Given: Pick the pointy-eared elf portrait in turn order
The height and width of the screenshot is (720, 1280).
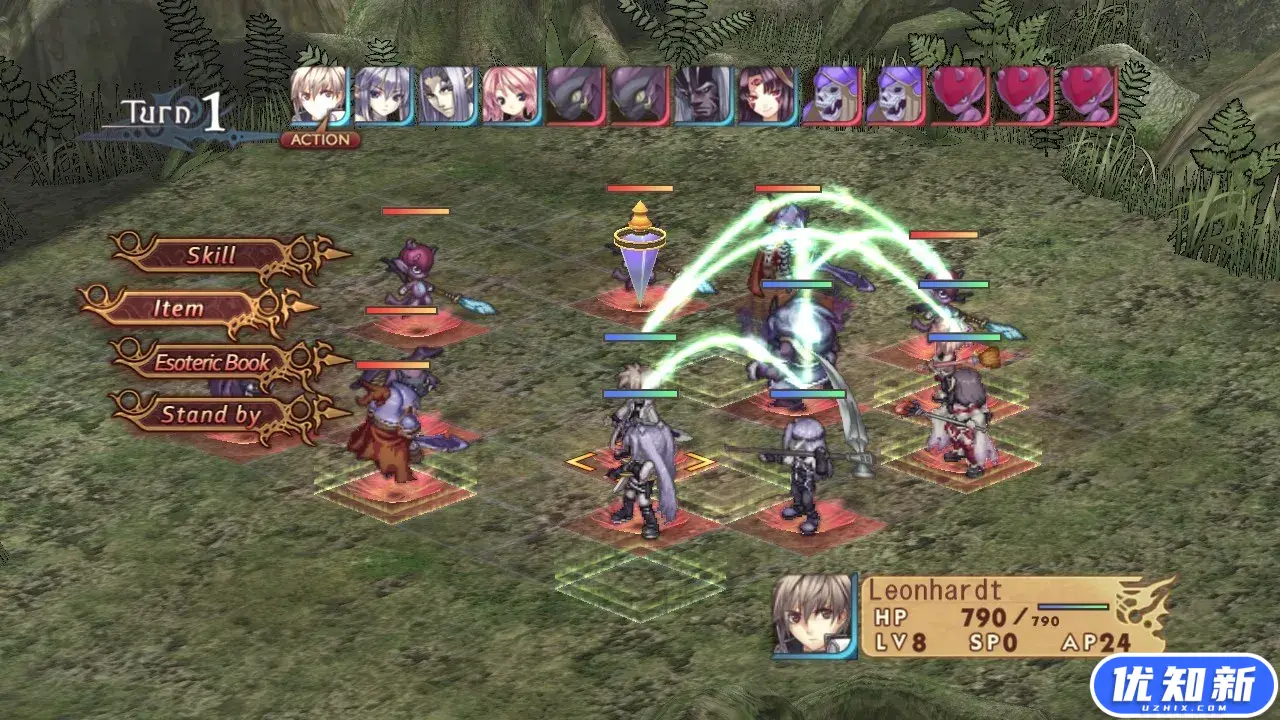Looking at the screenshot, I should pyautogui.click(x=447, y=96).
